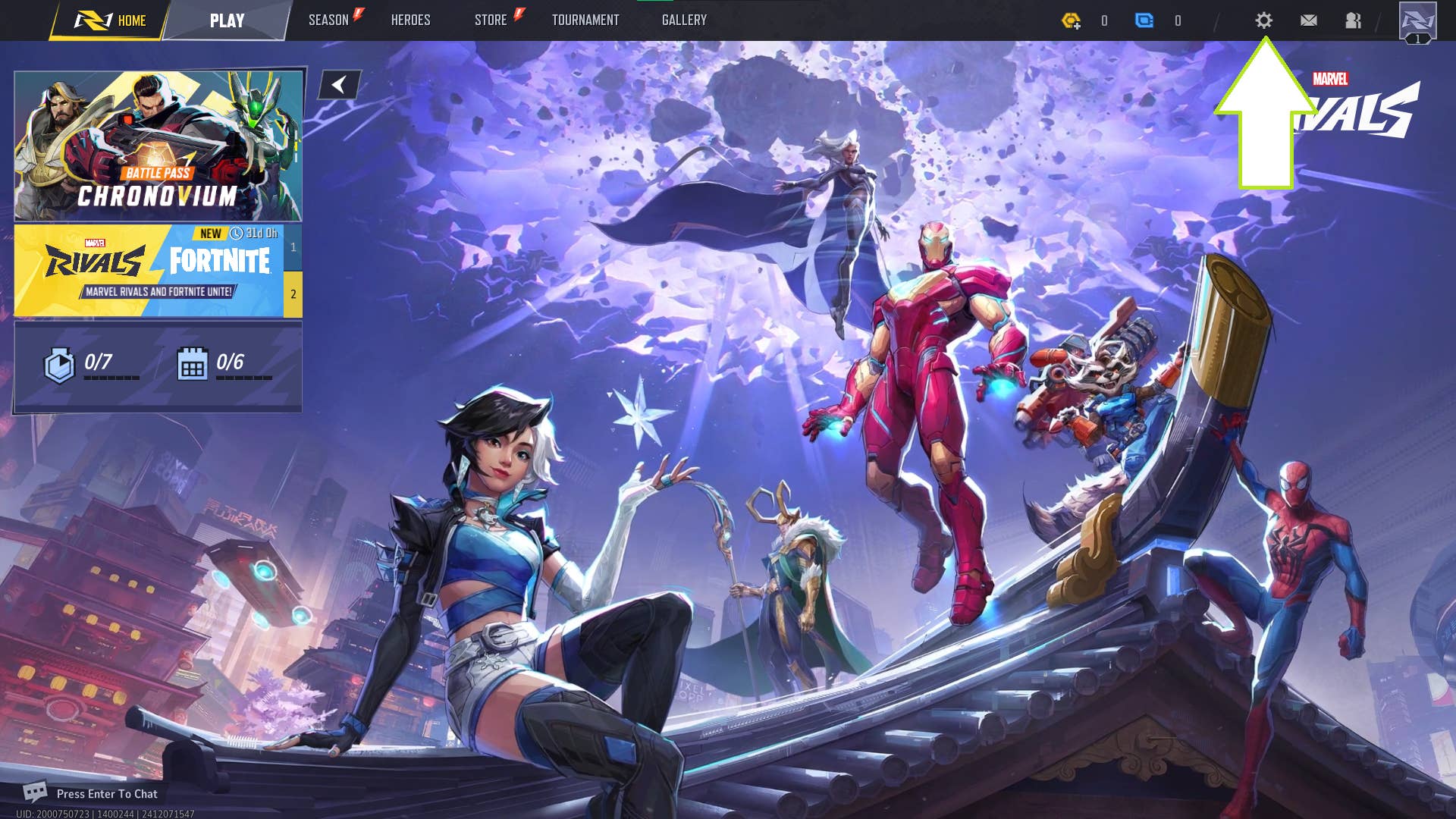Collapse the side panel with arrow button
The image size is (1456, 819).
click(x=339, y=85)
